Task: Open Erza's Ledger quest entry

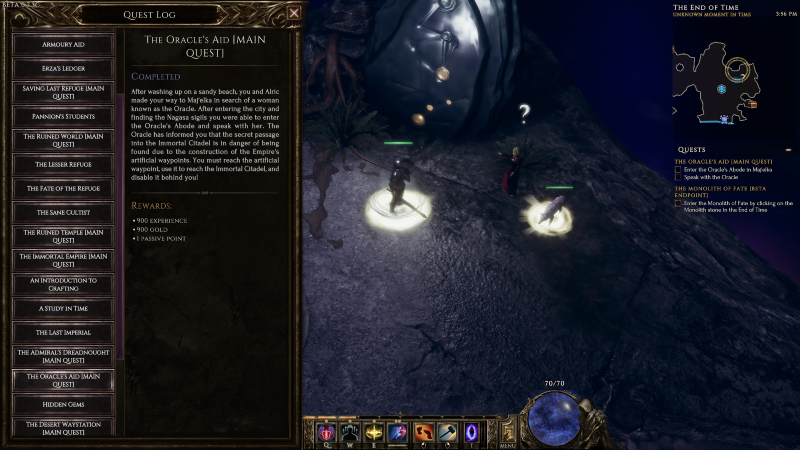Action: pos(62,69)
